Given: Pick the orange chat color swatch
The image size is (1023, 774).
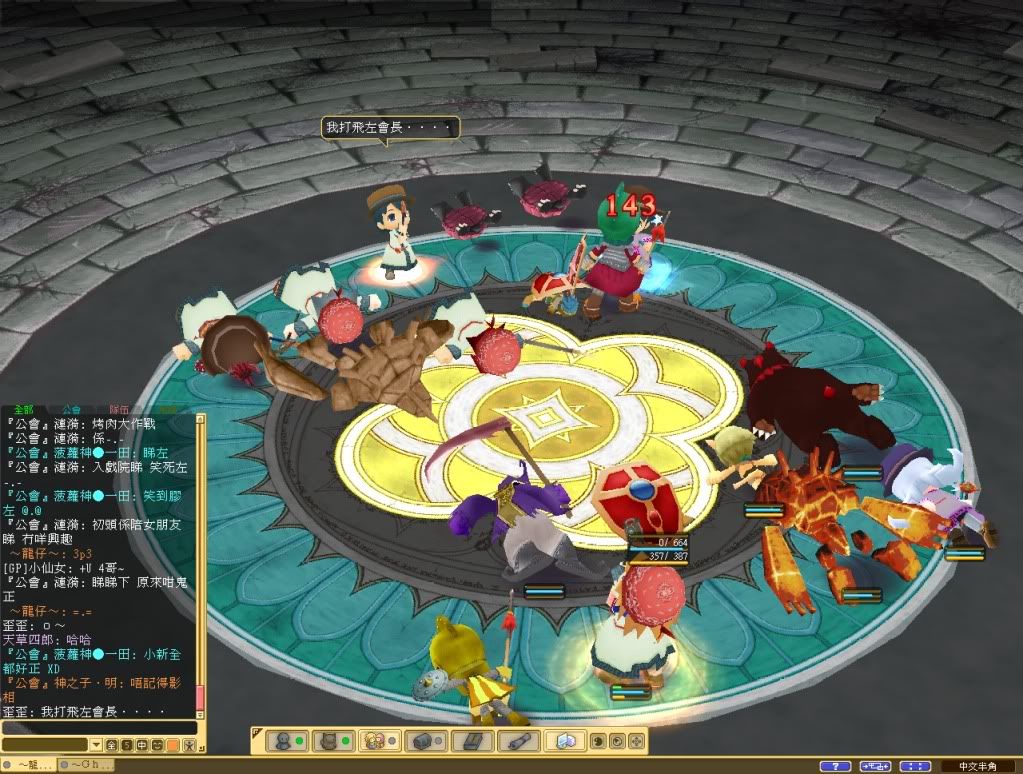Looking at the screenshot, I should tap(173, 745).
